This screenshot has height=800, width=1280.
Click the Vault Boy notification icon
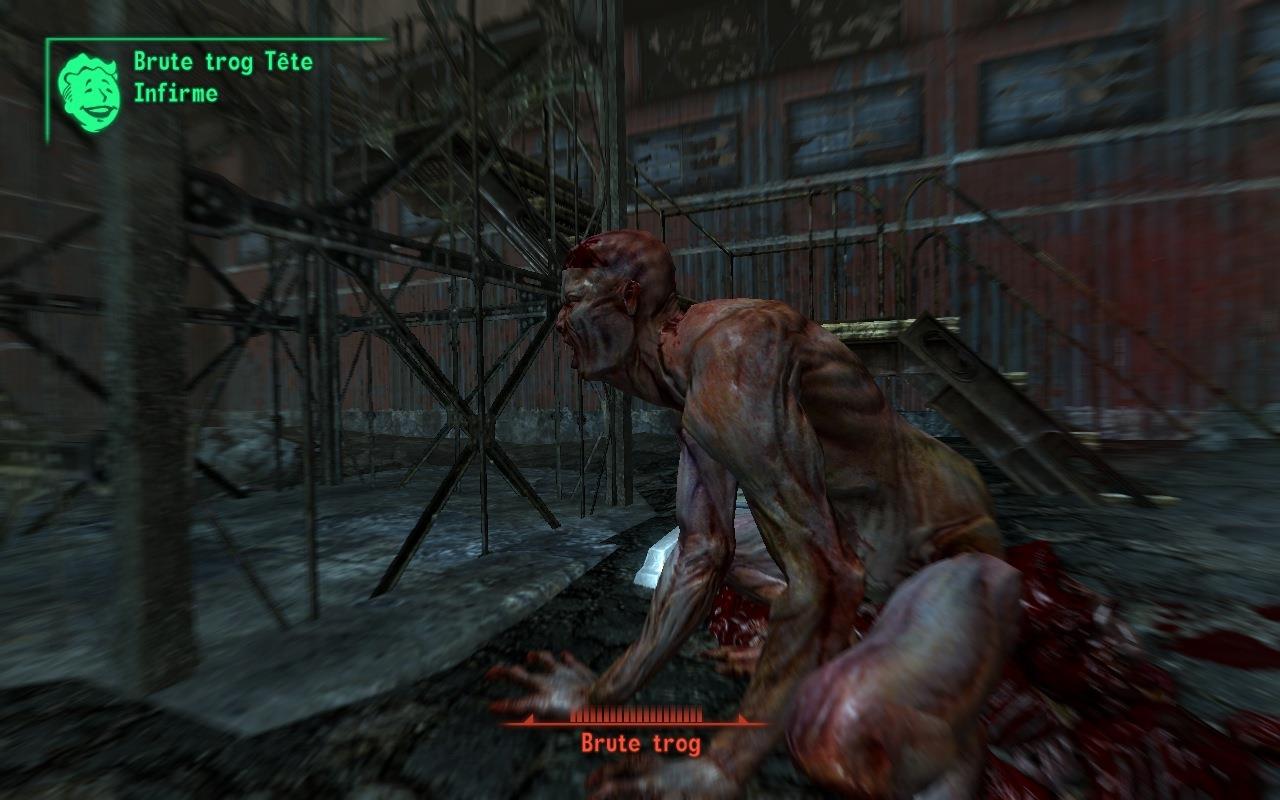pos(88,92)
